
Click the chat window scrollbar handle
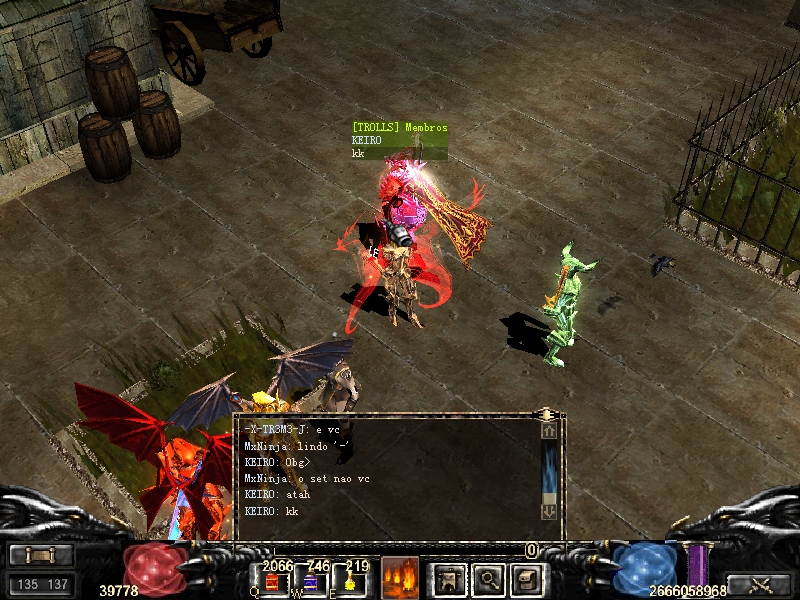tap(549, 470)
